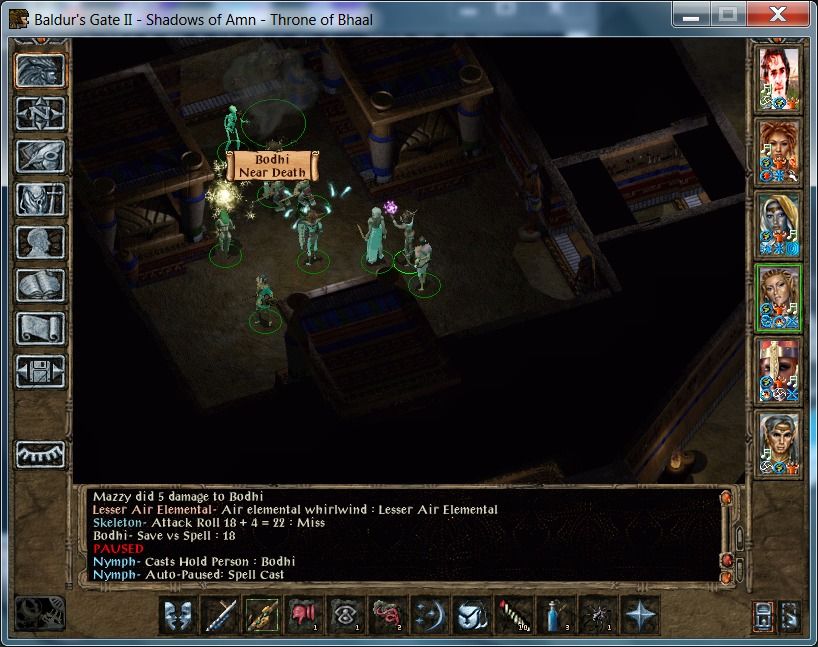Select the red-haired woman portrait

(x=779, y=152)
